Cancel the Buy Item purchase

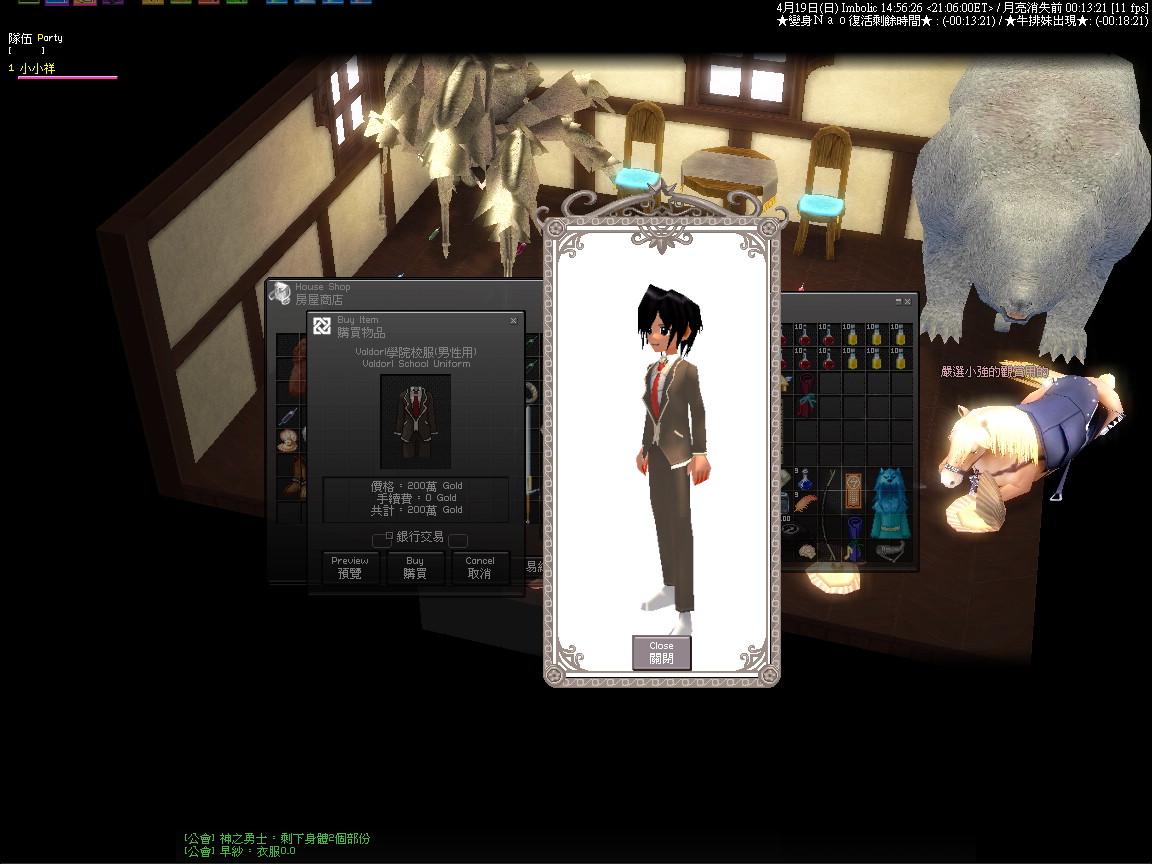(480, 567)
